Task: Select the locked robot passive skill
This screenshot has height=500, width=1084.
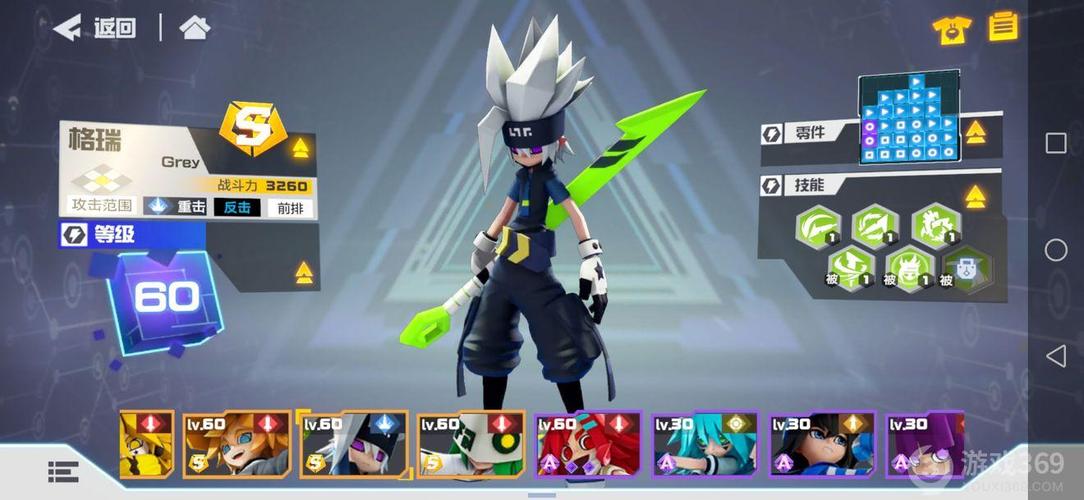Action: click(966, 269)
